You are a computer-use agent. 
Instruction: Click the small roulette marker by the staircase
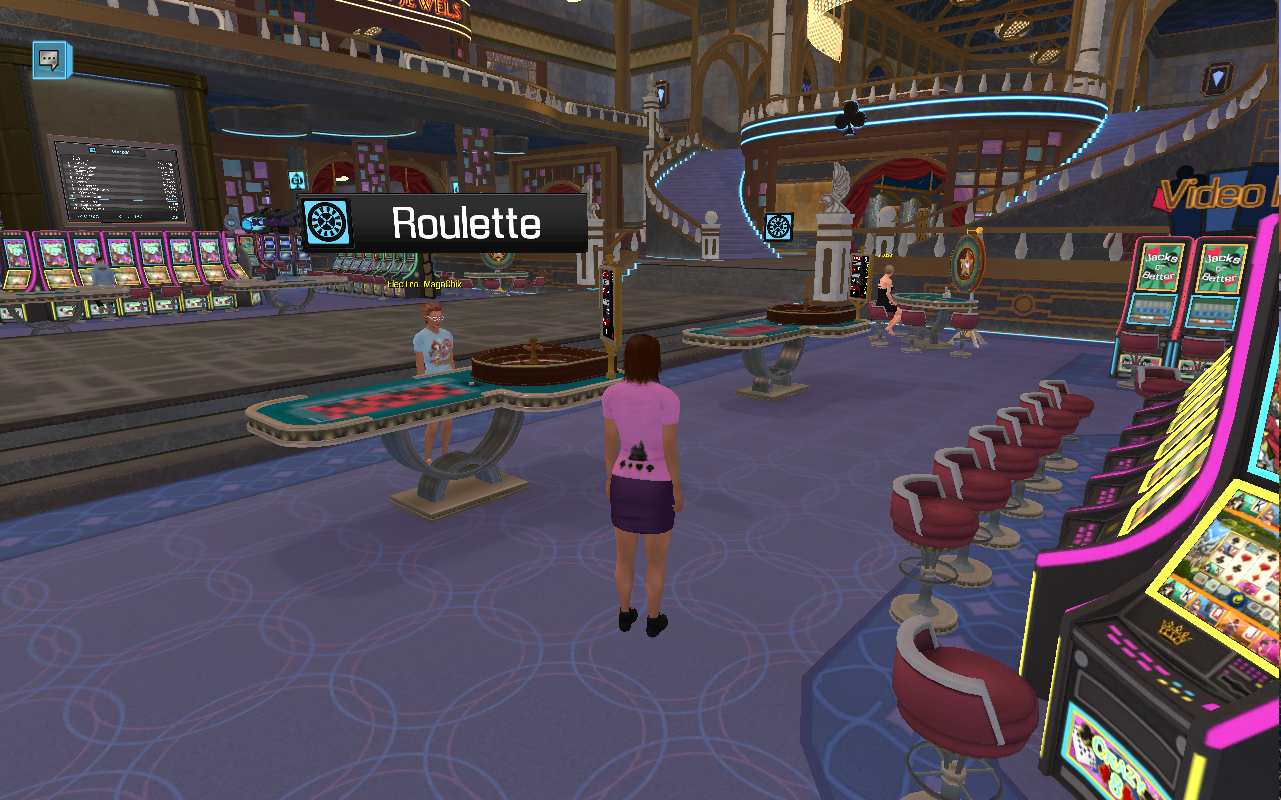(x=778, y=226)
